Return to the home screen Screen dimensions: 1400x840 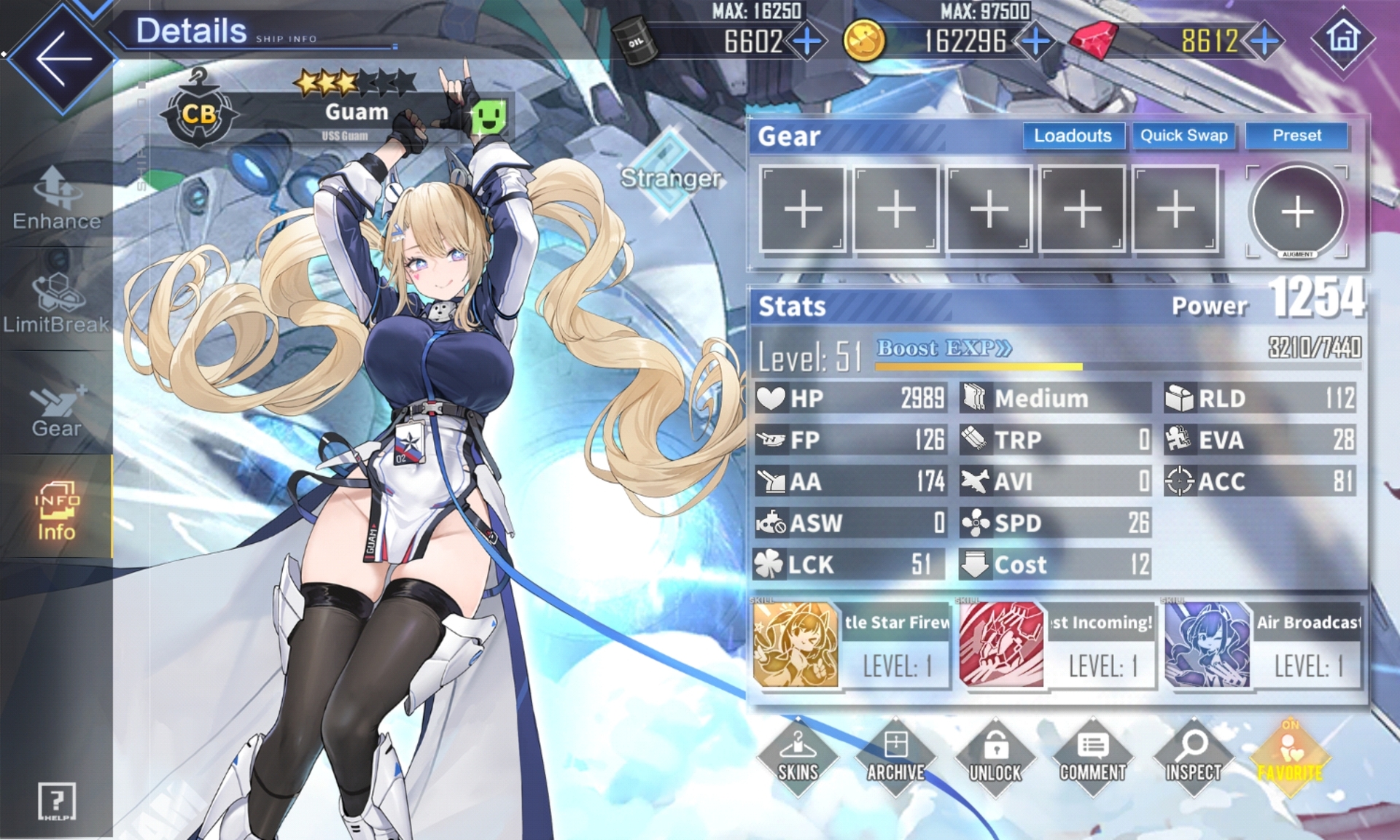tap(1343, 38)
